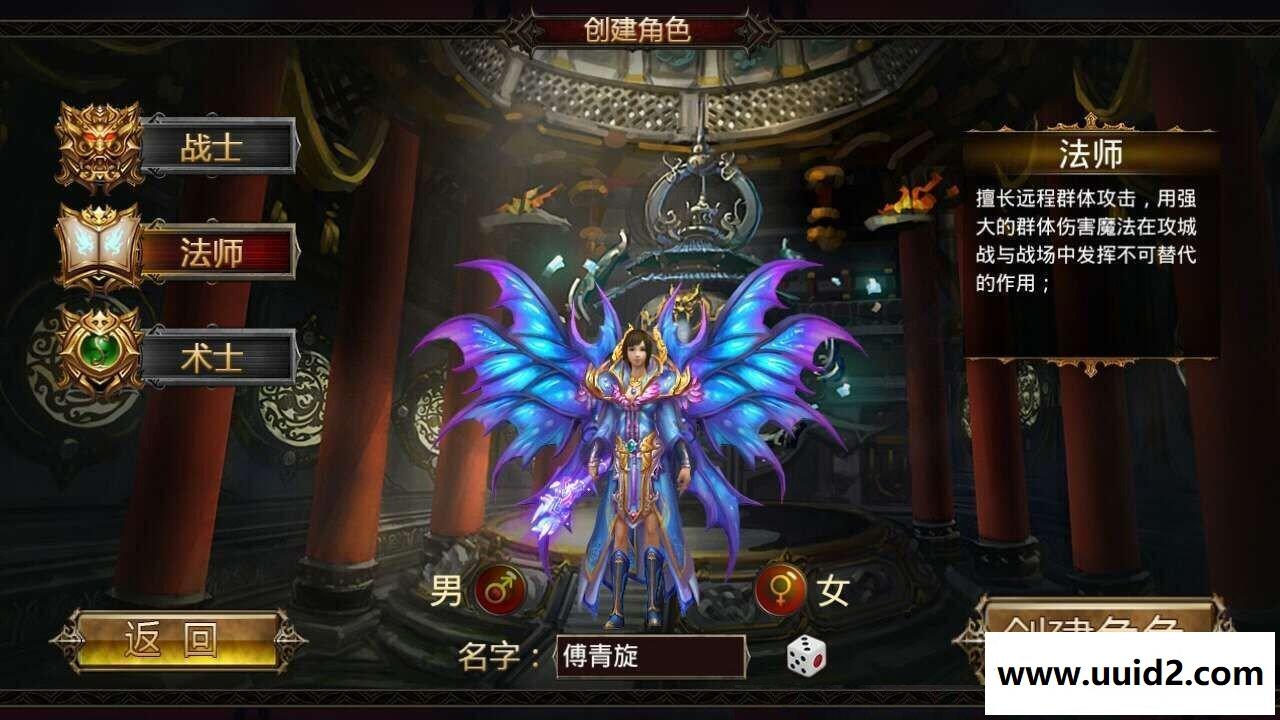Switch to the 战士 (Warrior) class
The height and width of the screenshot is (720, 1280).
pyautogui.click(x=218, y=148)
